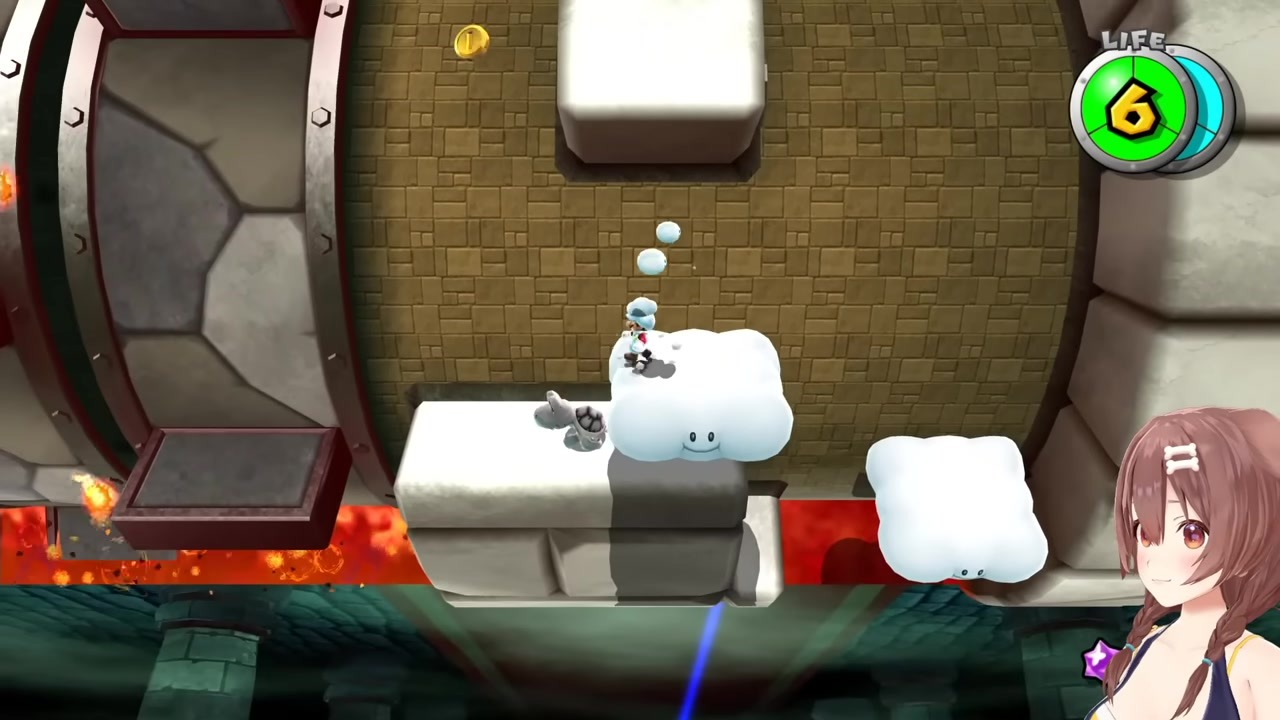Click the upper floating bubble above Mario

coord(667,232)
